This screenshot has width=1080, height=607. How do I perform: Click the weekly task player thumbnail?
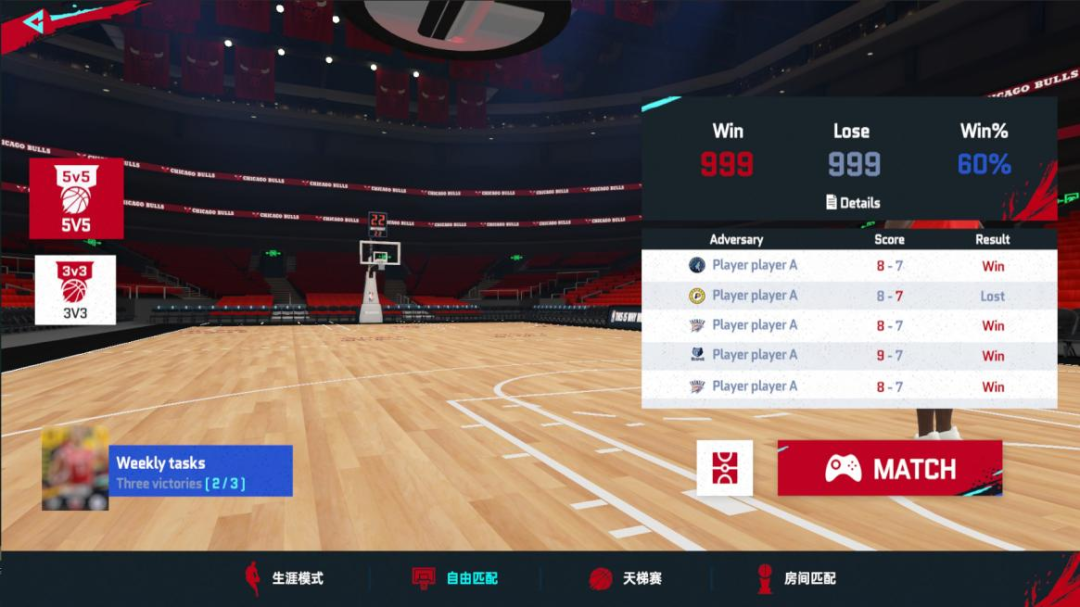(x=75, y=468)
